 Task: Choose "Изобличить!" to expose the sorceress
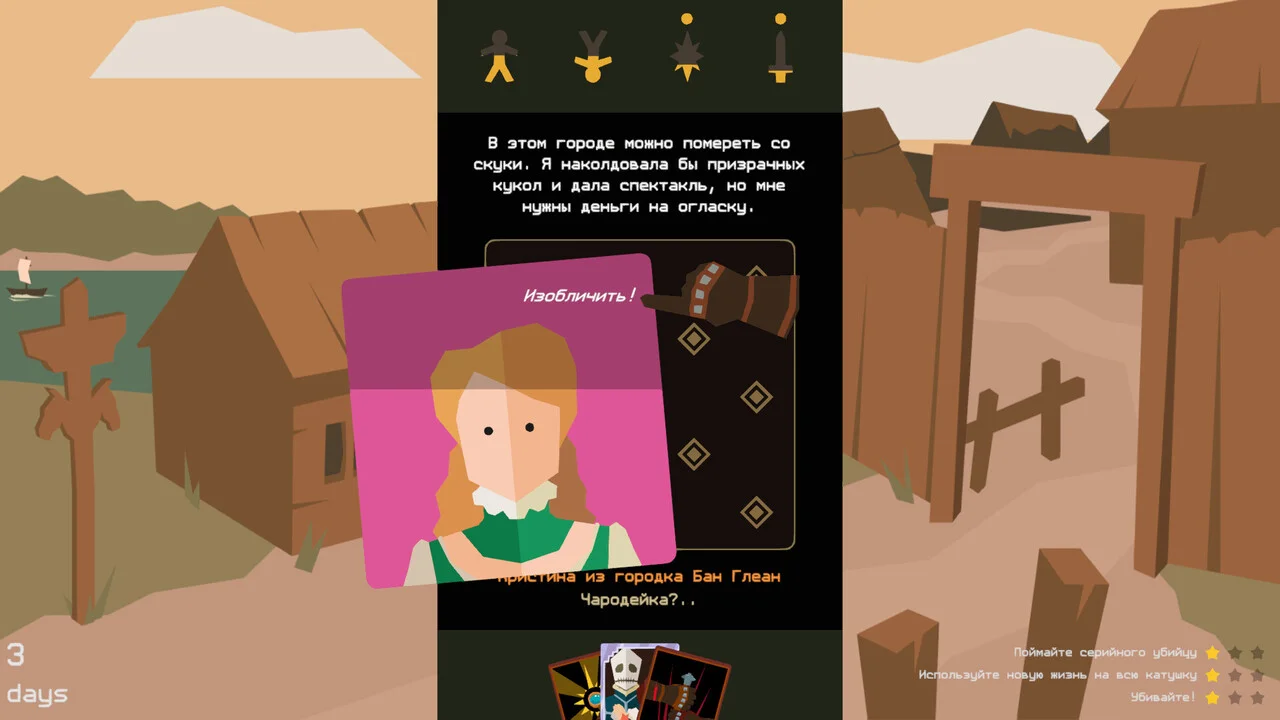point(577,295)
